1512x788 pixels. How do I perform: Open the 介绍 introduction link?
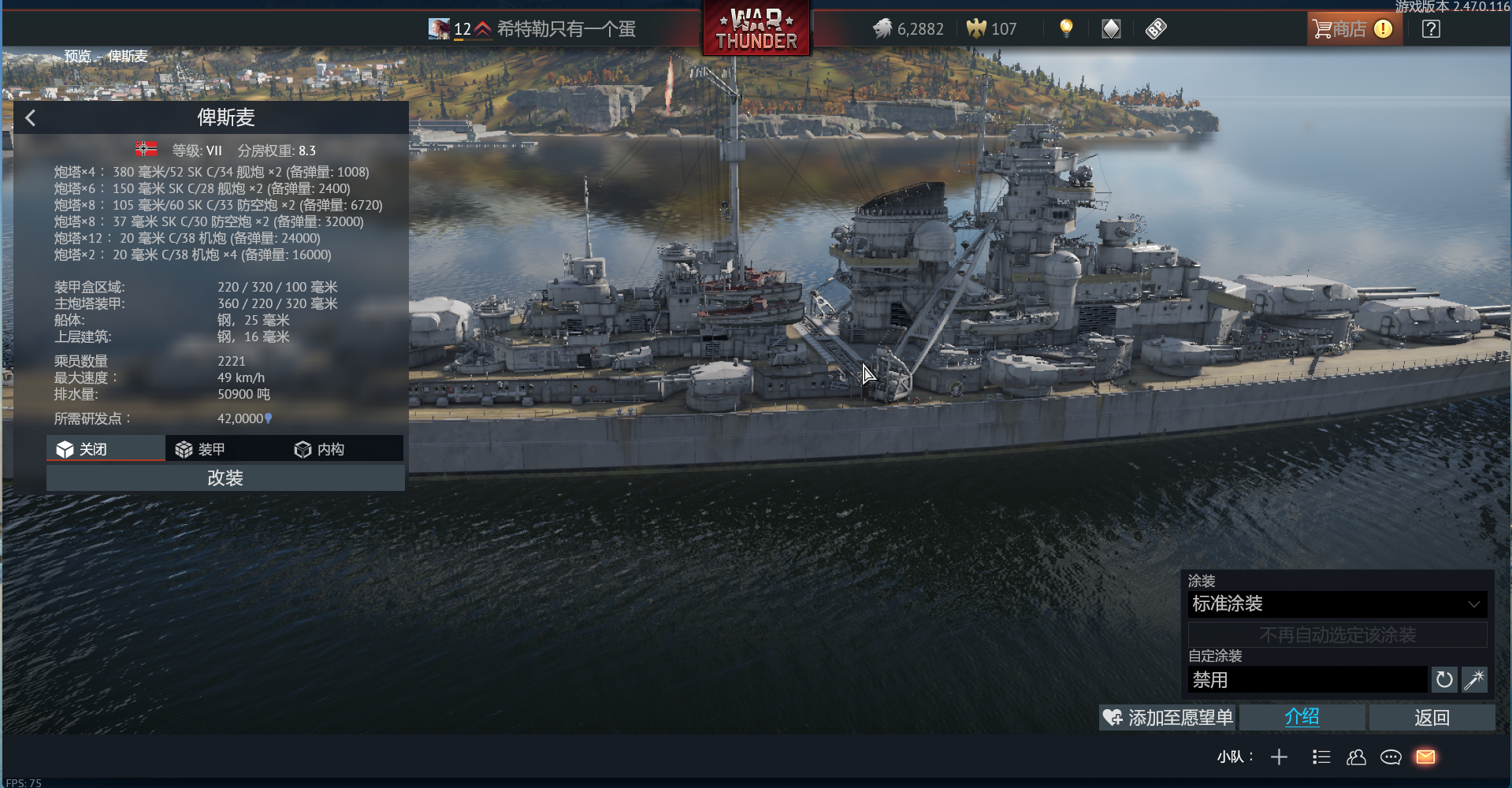(x=1302, y=718)
